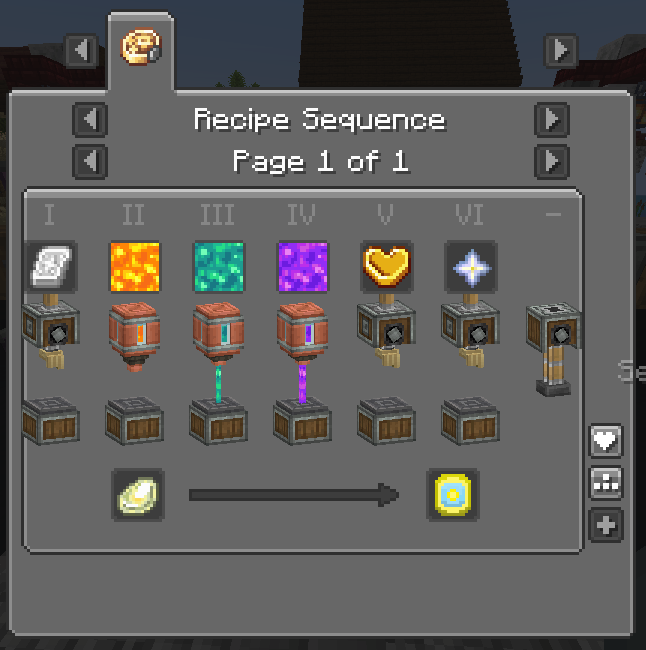Select the golden heart ingredient slot
Image resolution: width=646 pixels, height=650 pixels.
[x=386, y=266]
